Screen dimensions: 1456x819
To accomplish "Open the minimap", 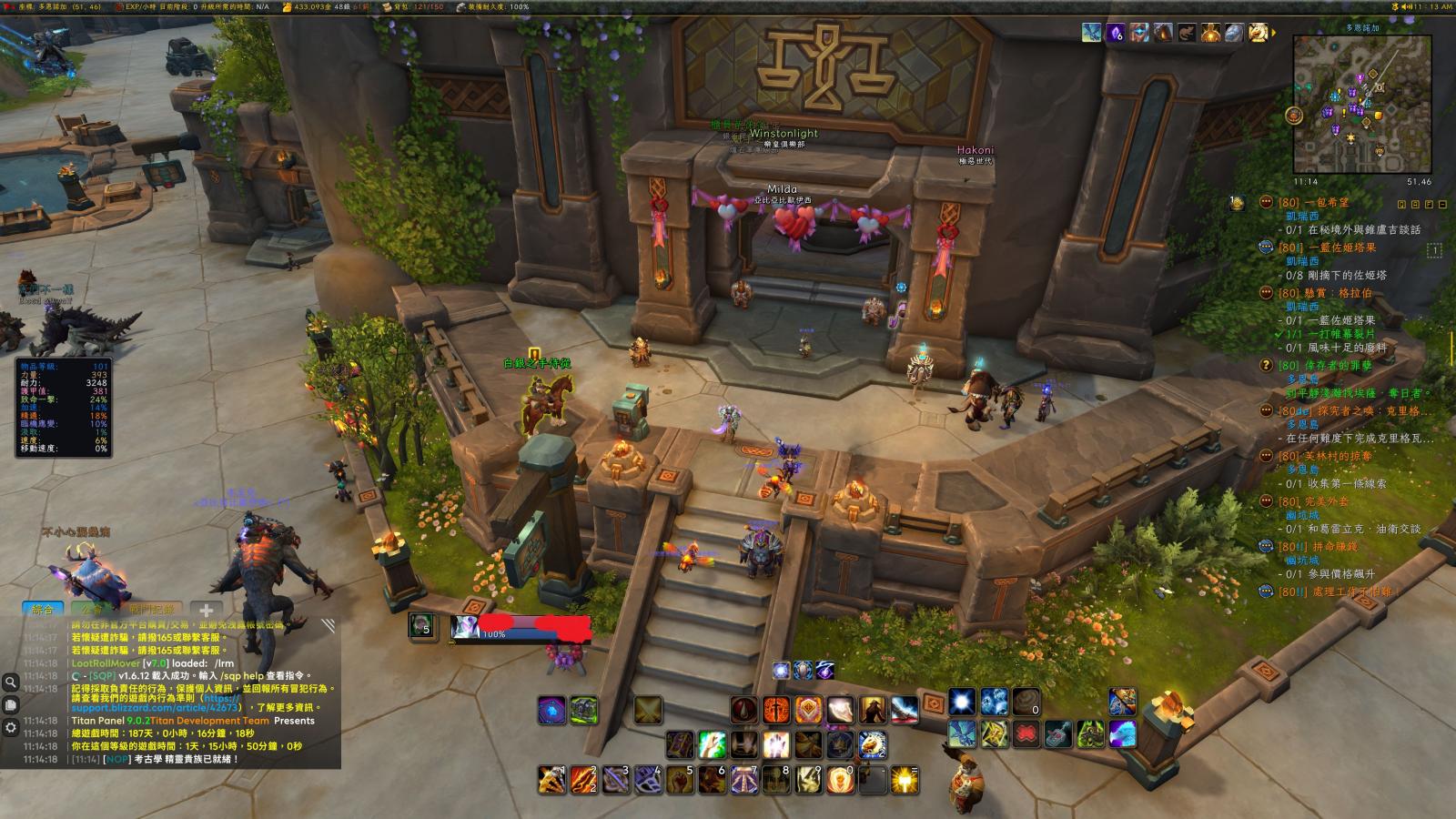I will (1362, 104).
